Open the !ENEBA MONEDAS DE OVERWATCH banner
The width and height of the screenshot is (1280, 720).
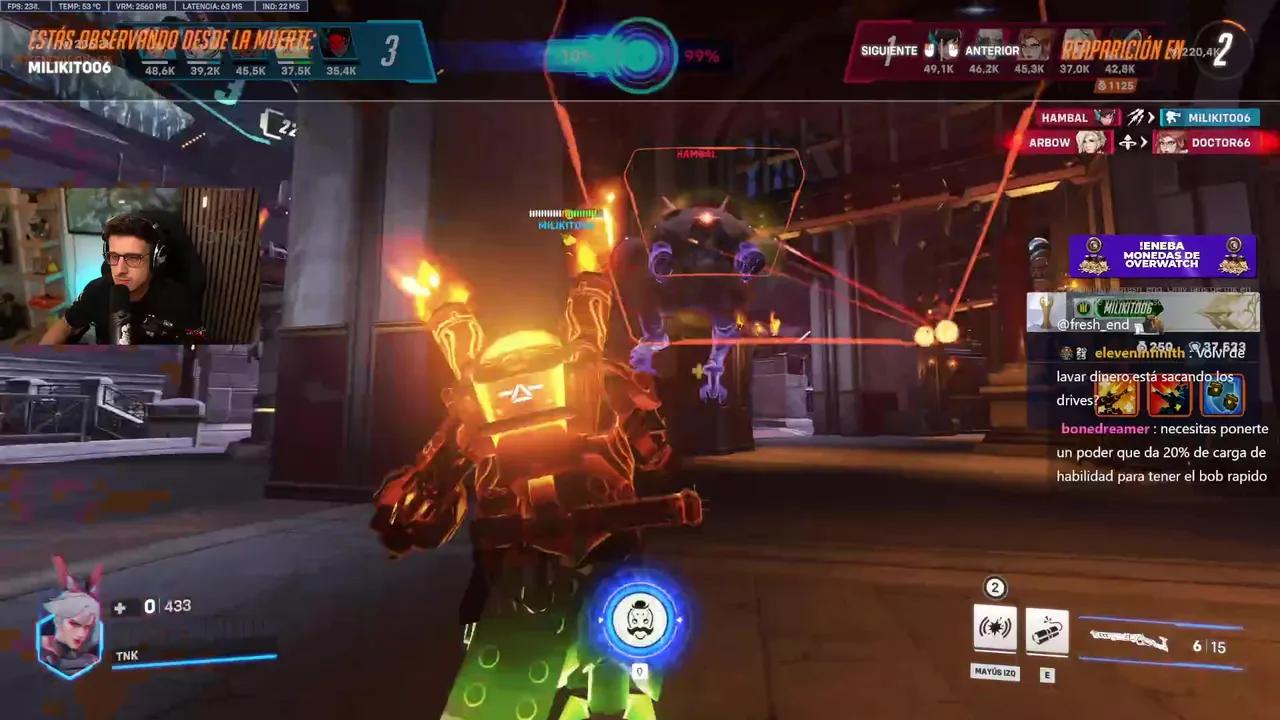tap(1160, 256)
